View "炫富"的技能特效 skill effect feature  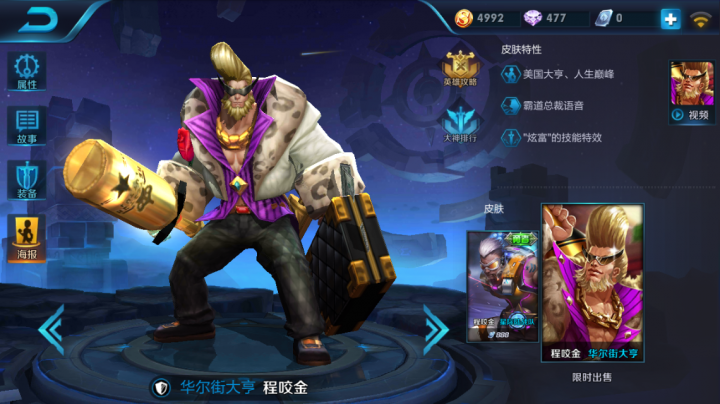[560, 137]
